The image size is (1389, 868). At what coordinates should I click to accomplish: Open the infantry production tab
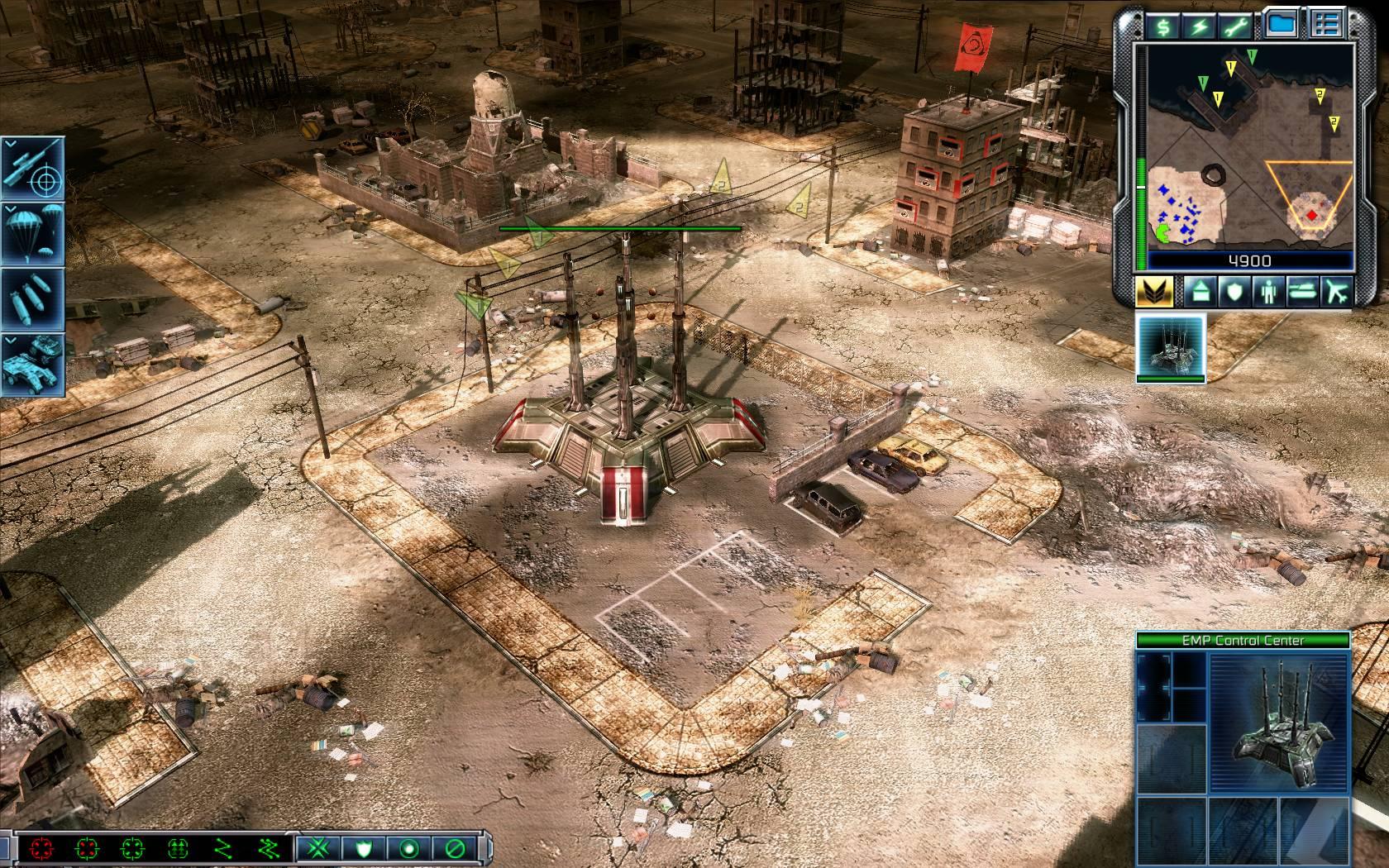click(x=1268, y=291)
